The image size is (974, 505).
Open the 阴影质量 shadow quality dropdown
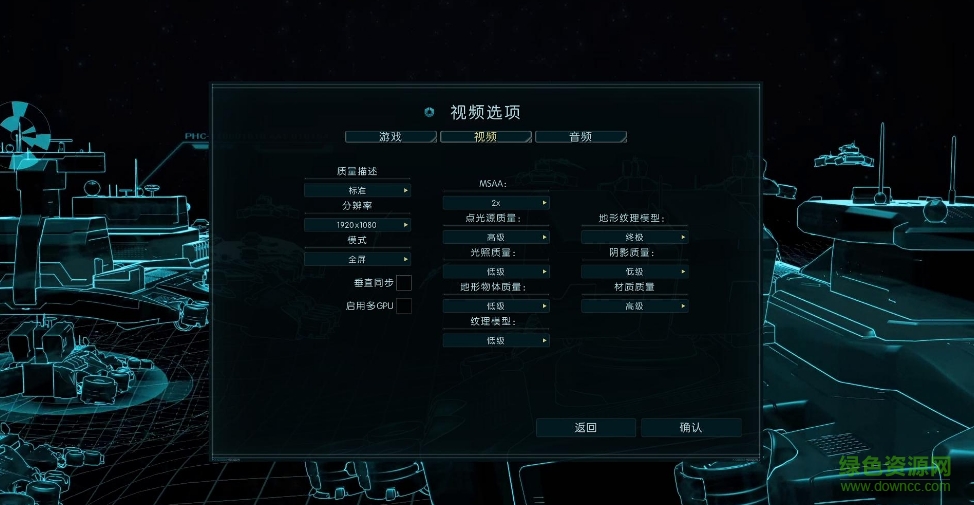pos(635,271)
